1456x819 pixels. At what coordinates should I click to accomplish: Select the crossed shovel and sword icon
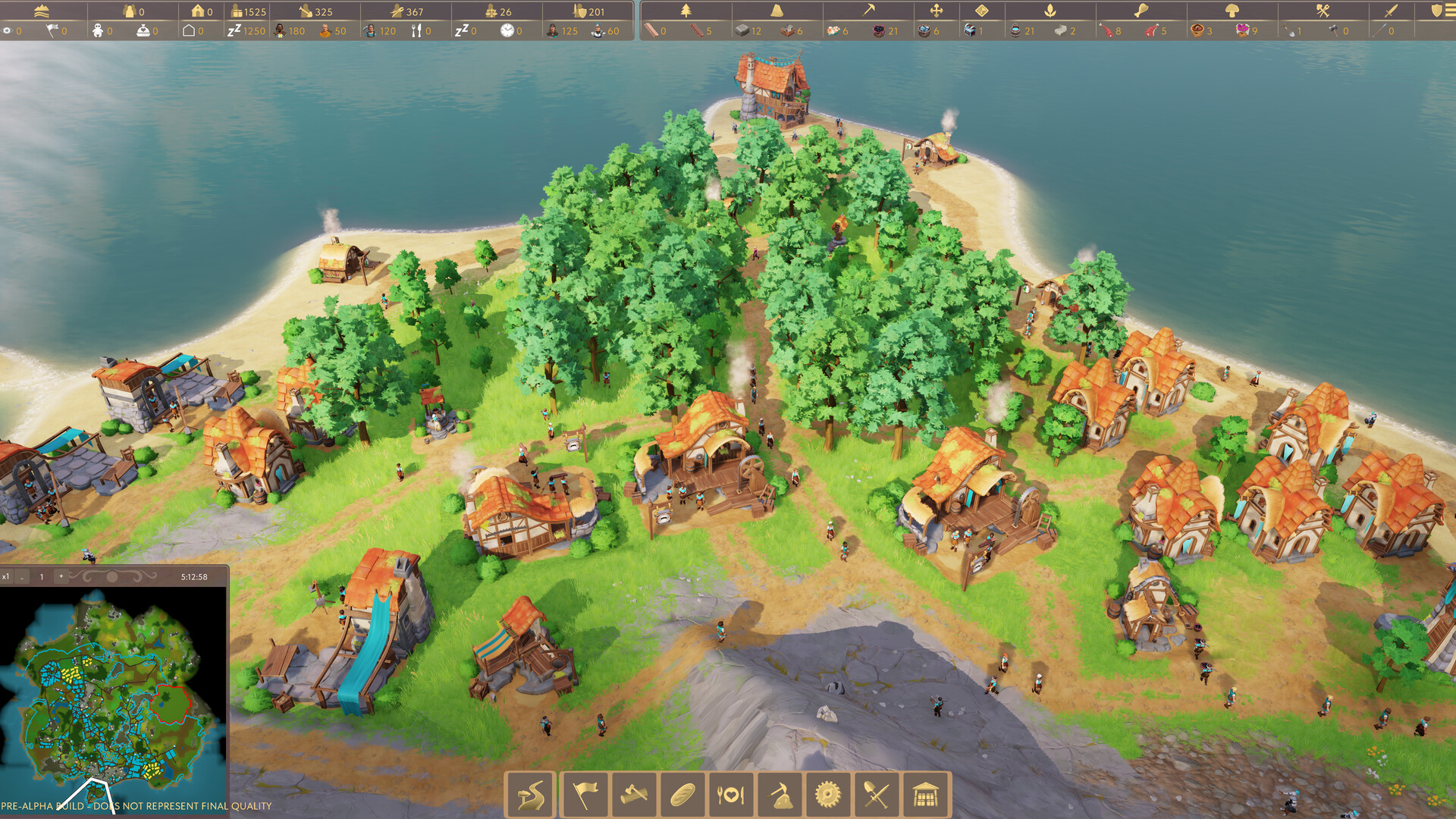(x=877, y=794)
